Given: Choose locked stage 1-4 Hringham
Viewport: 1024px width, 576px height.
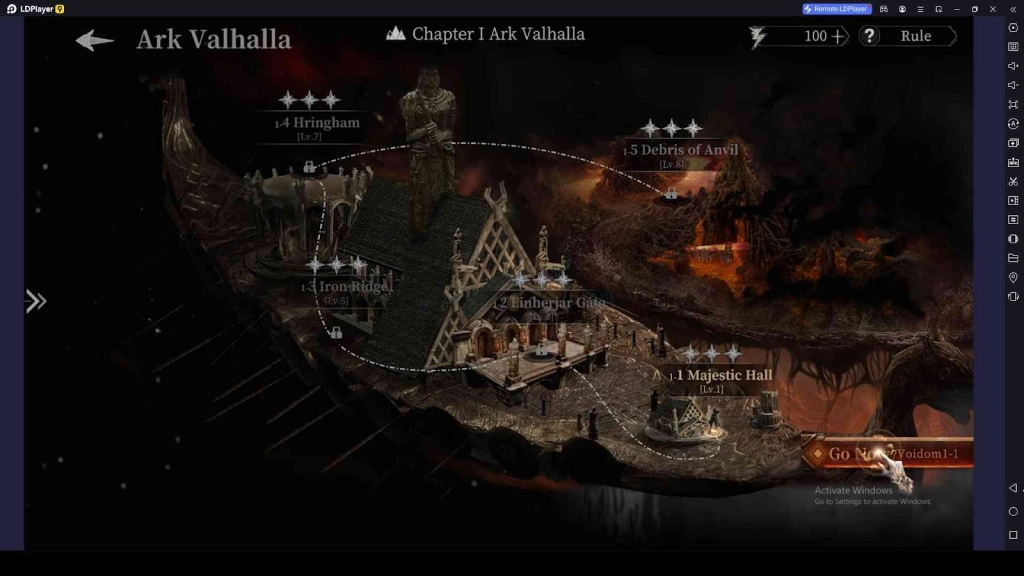Looking at the screenshot, I should pyautogui.click(x=318, y=123).
